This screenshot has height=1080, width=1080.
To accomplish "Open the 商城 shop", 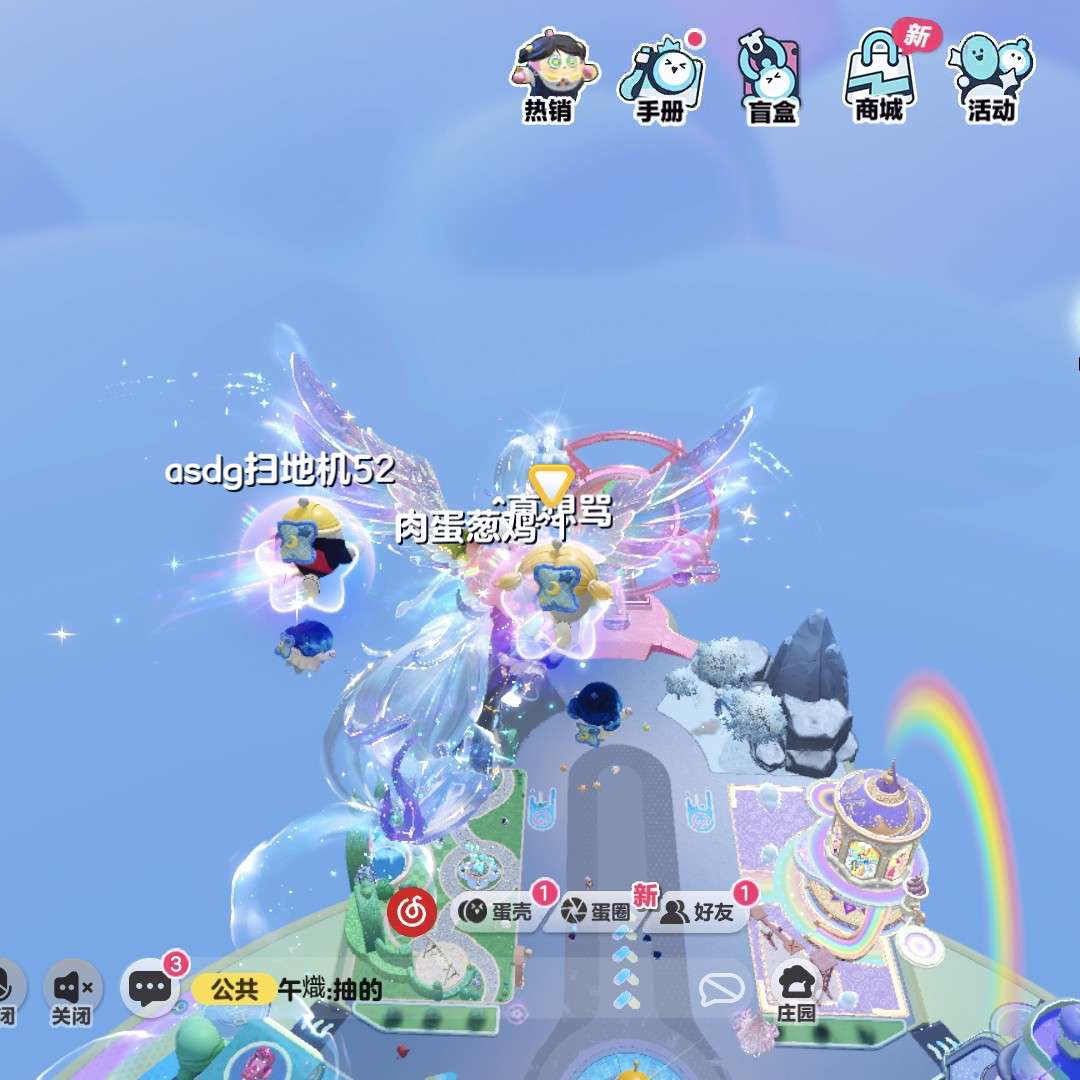I will tap(880, 77).
